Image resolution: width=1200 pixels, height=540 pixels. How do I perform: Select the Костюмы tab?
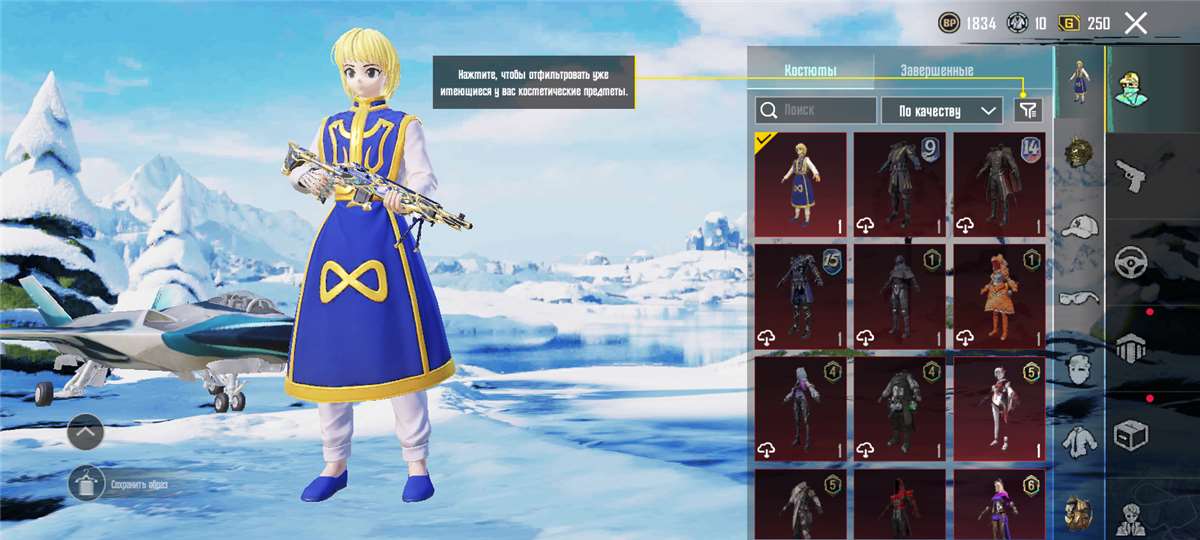tap(810, 71)
